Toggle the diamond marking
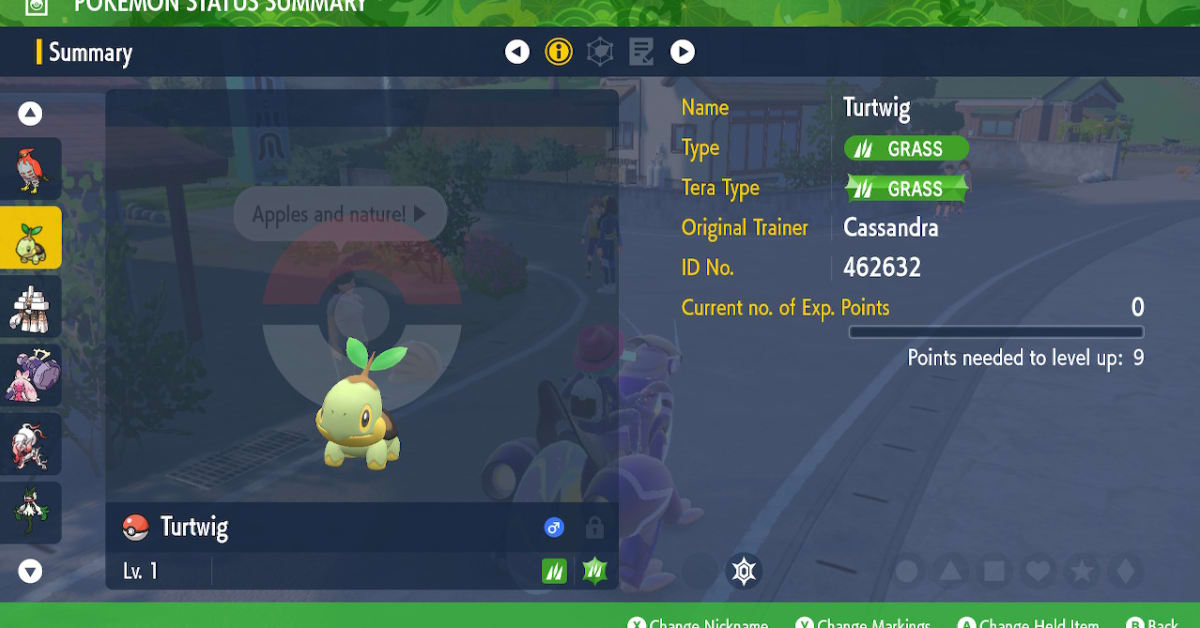Screen dimensions: 1200x628 tap(1125, 571)
